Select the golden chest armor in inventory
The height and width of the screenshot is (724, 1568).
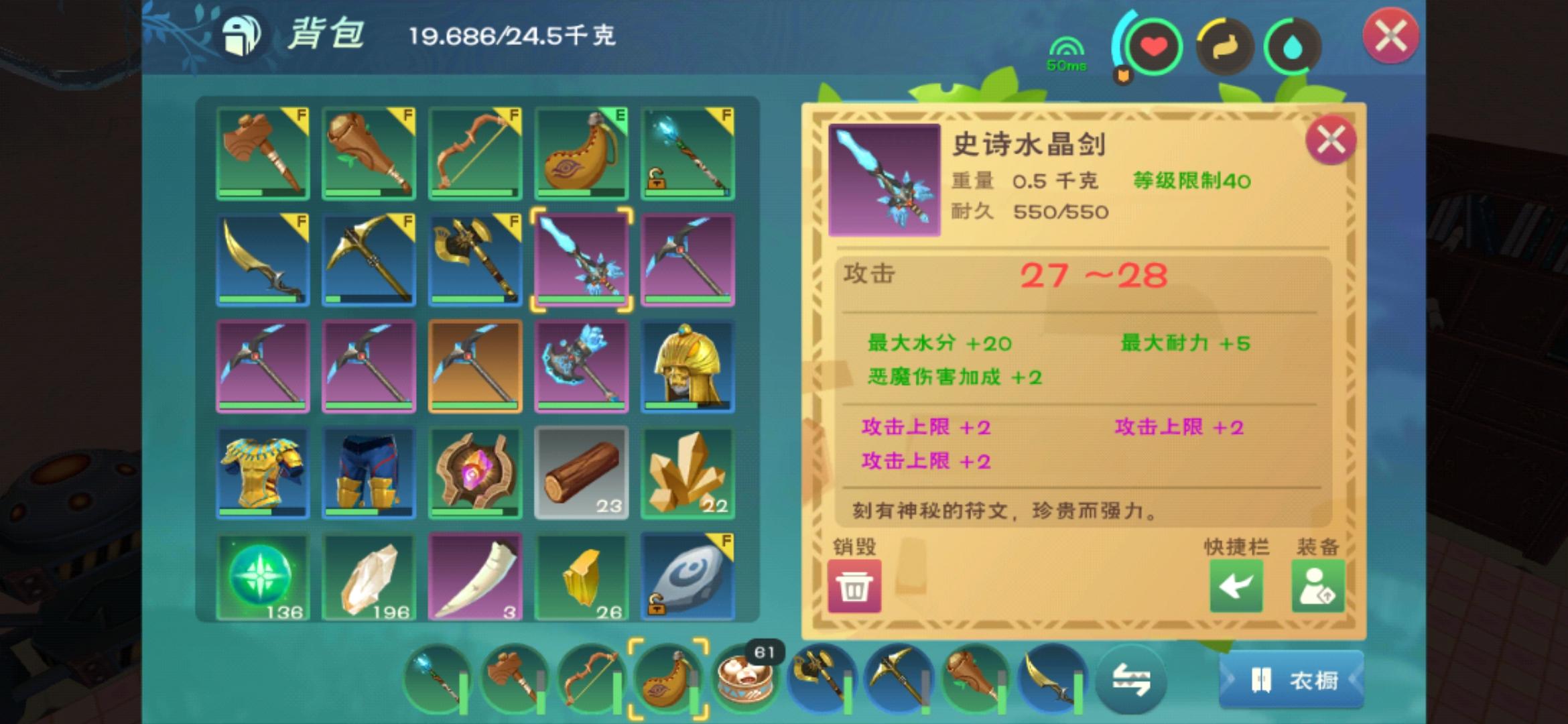261,473
